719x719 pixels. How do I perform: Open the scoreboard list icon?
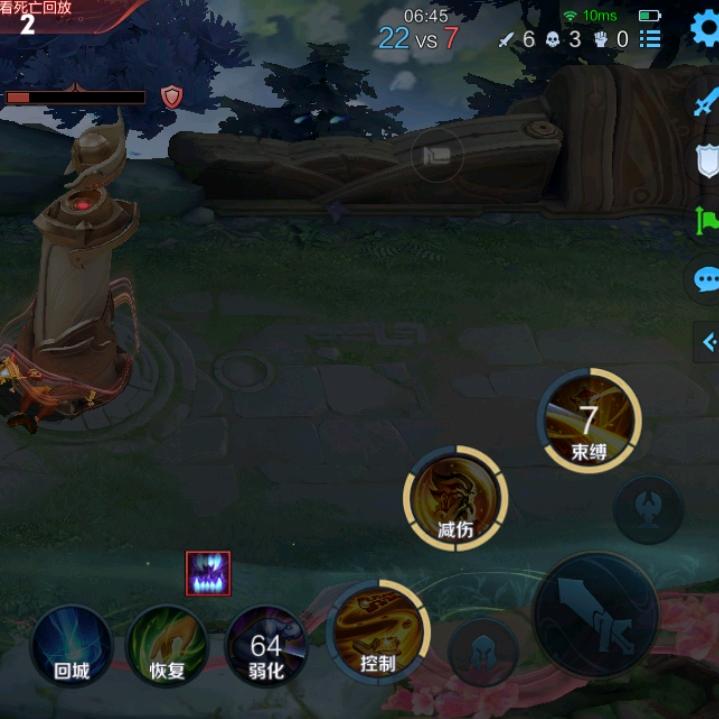(651, 39)
